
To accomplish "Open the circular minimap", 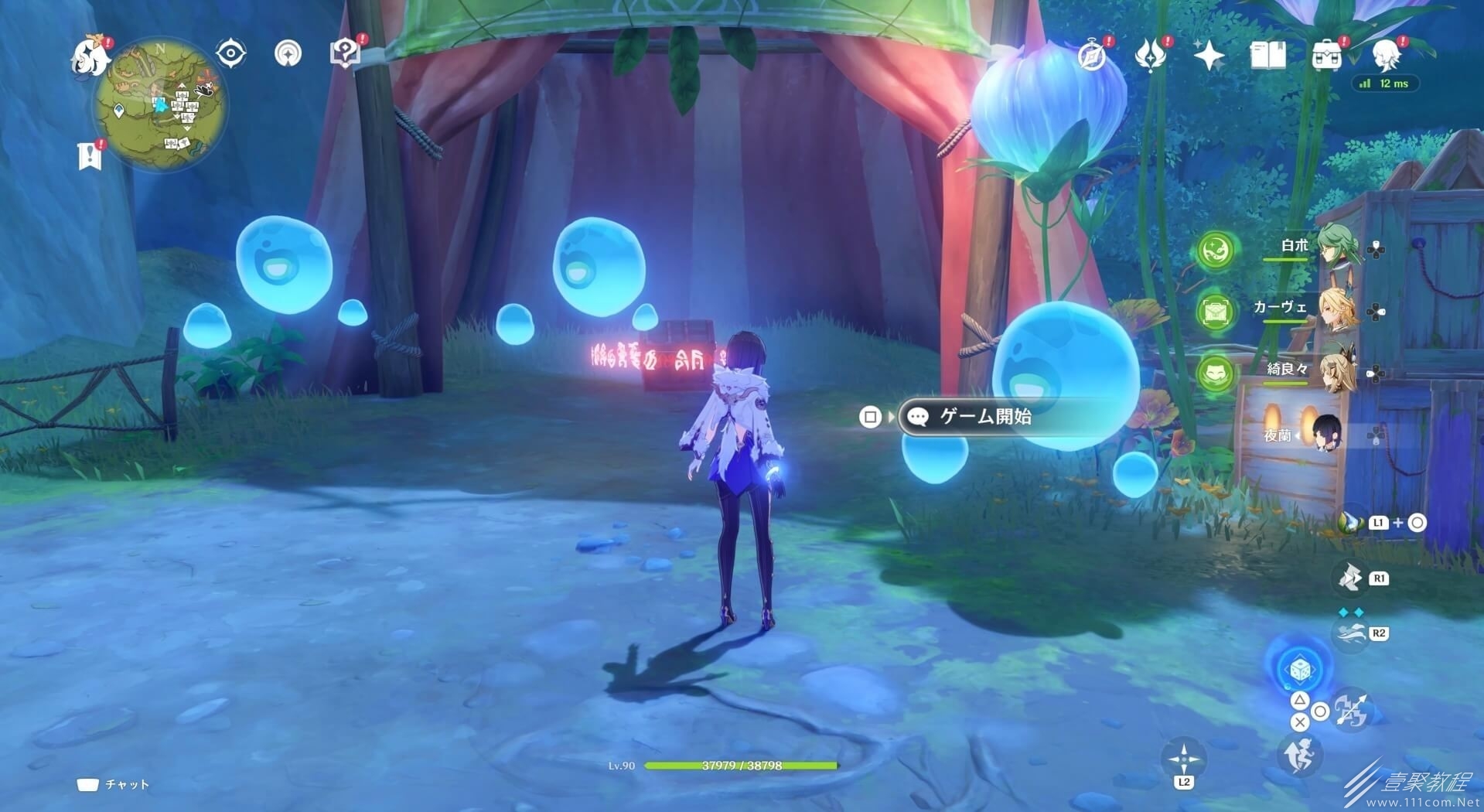I will point(160,105).
